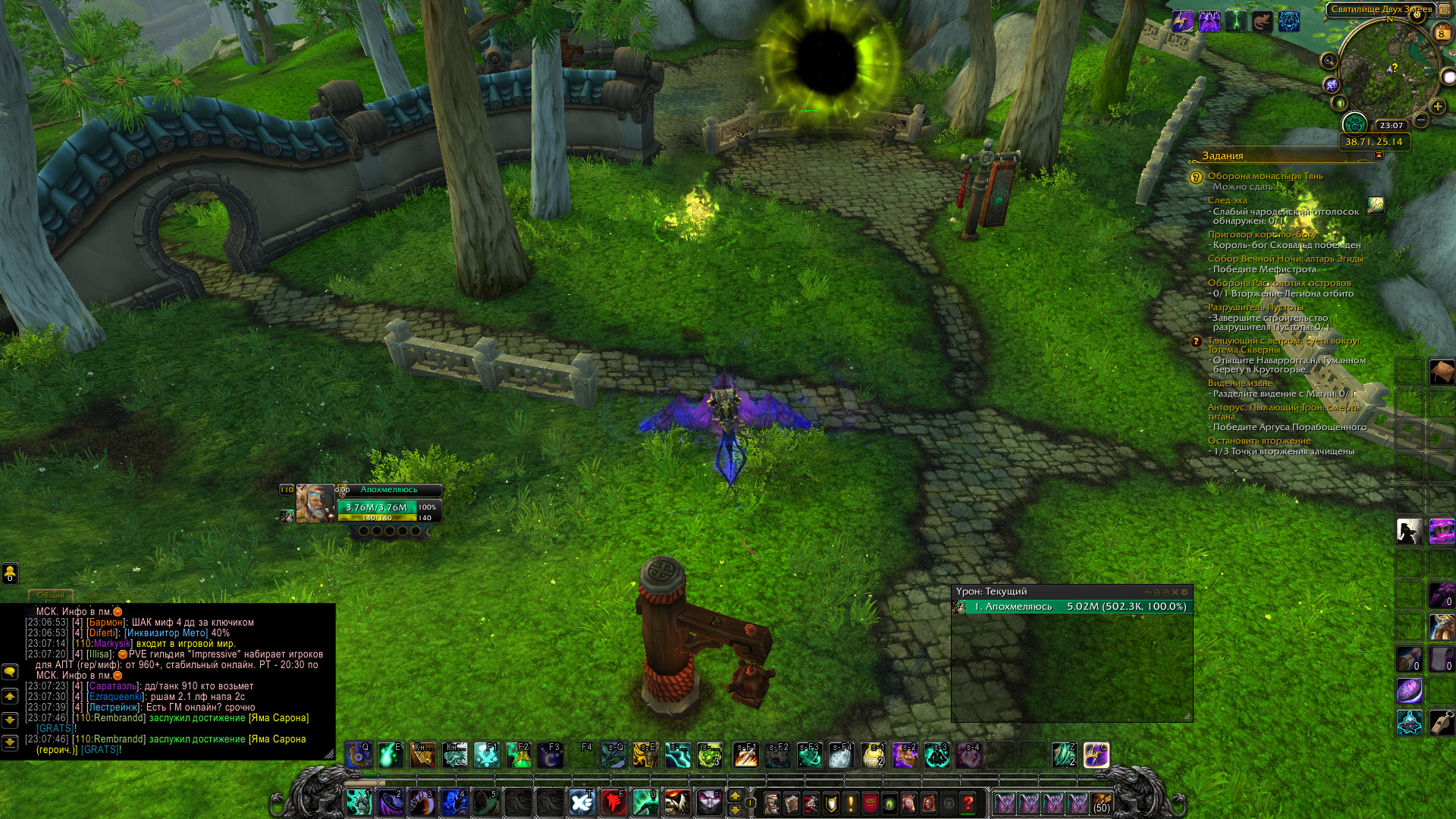Open the Общий chat tab

click(51, 595)
